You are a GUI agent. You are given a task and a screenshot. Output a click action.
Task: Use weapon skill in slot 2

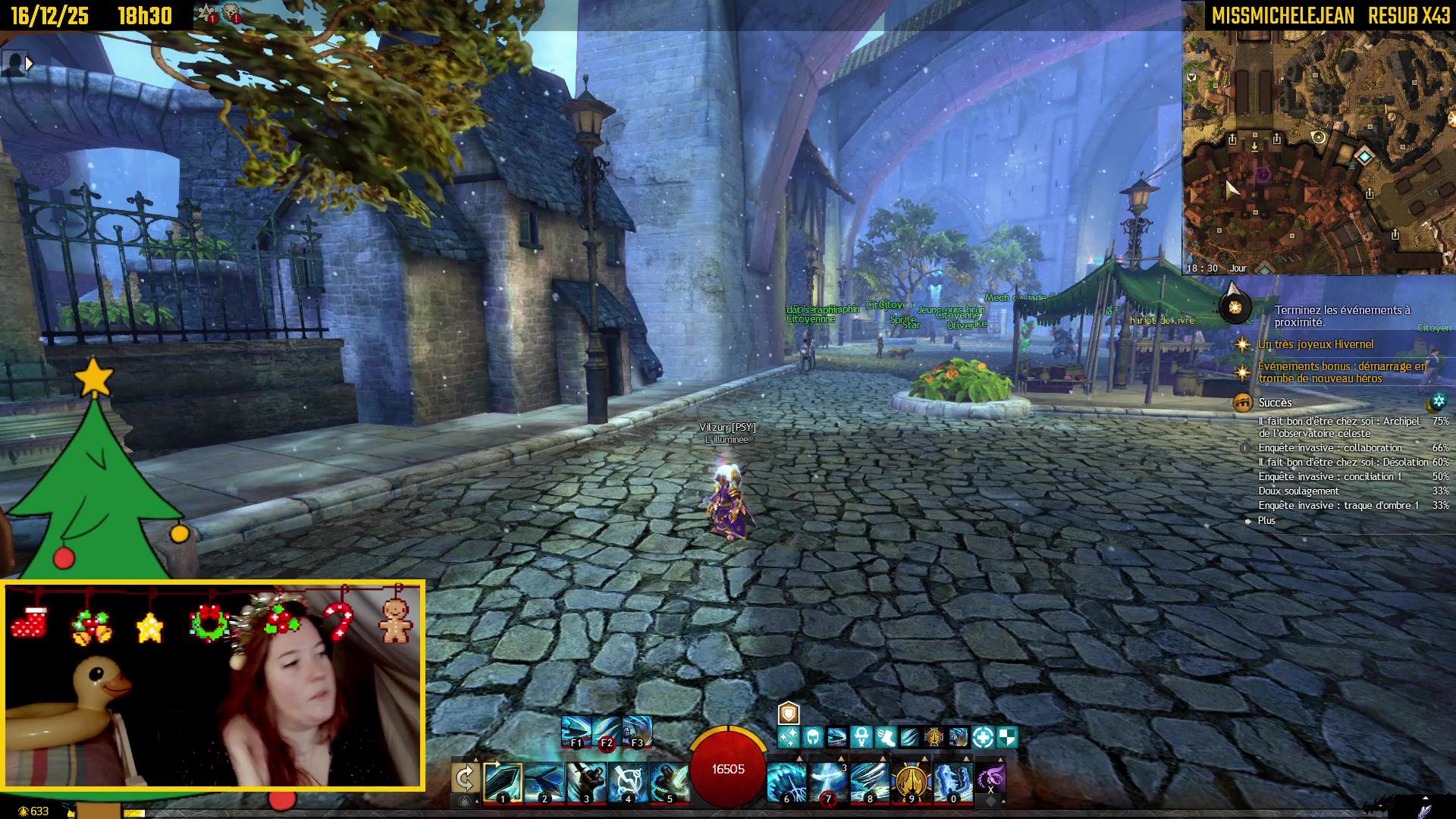[544, 782]
